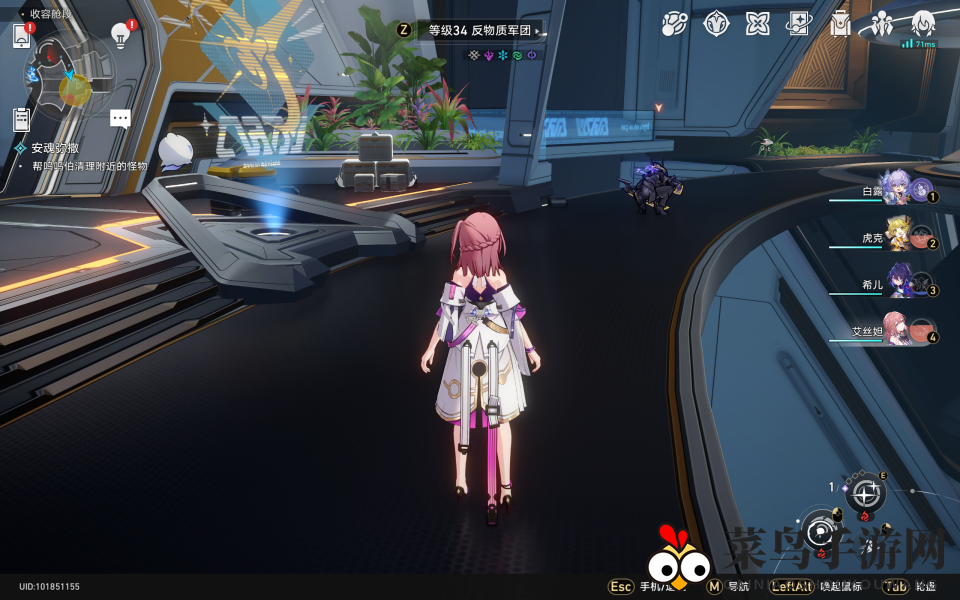Screen dimensions: 960x600
Task: Switch to party member 艾丝妲
Action: coord(897,331)
